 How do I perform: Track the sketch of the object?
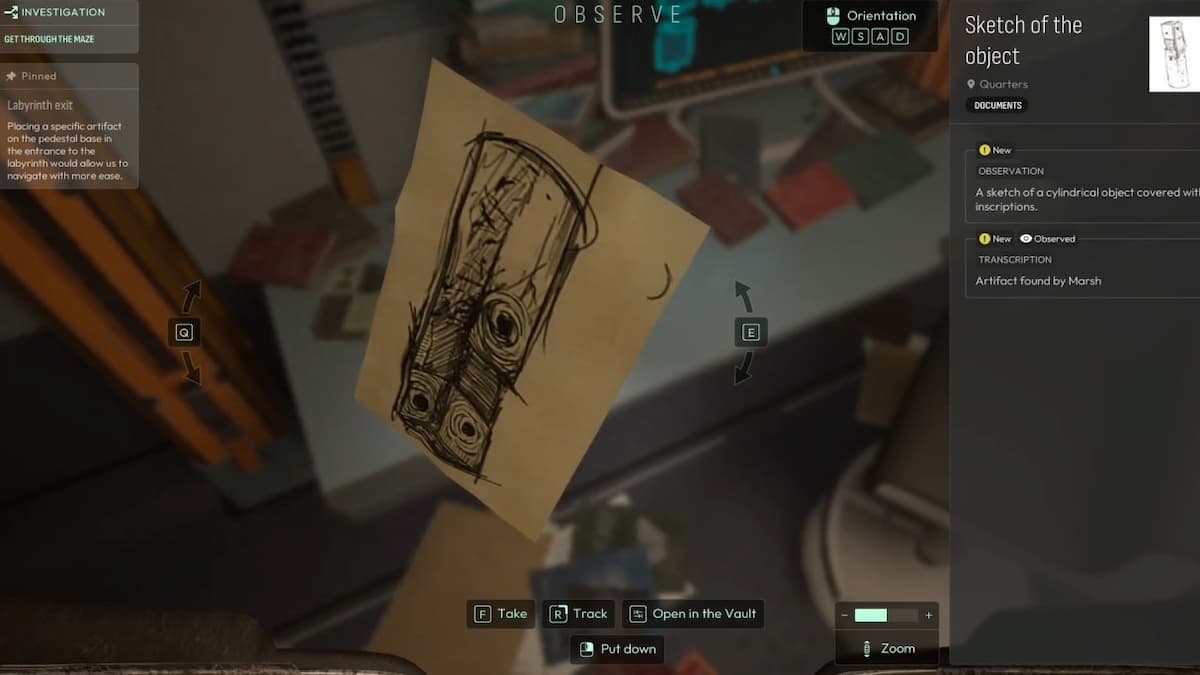click(x=578, y=614)
